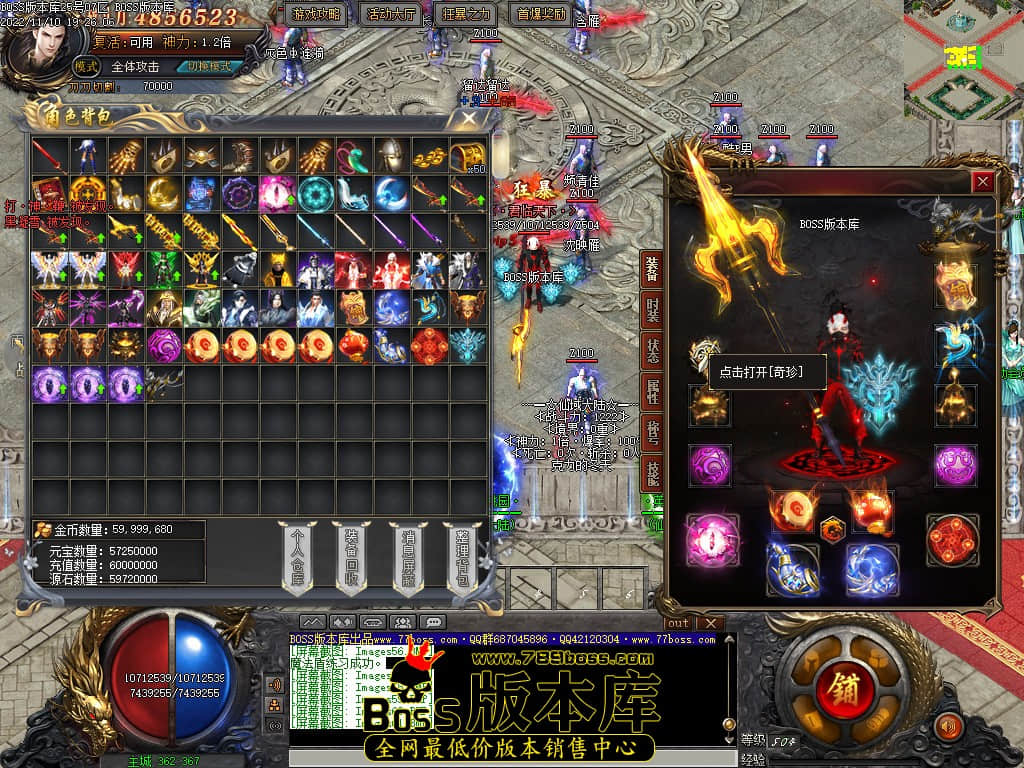This screenshot has height=768, width=1024.
Task: Select the treasure chest item in the bag
Action: pos(466,156)
